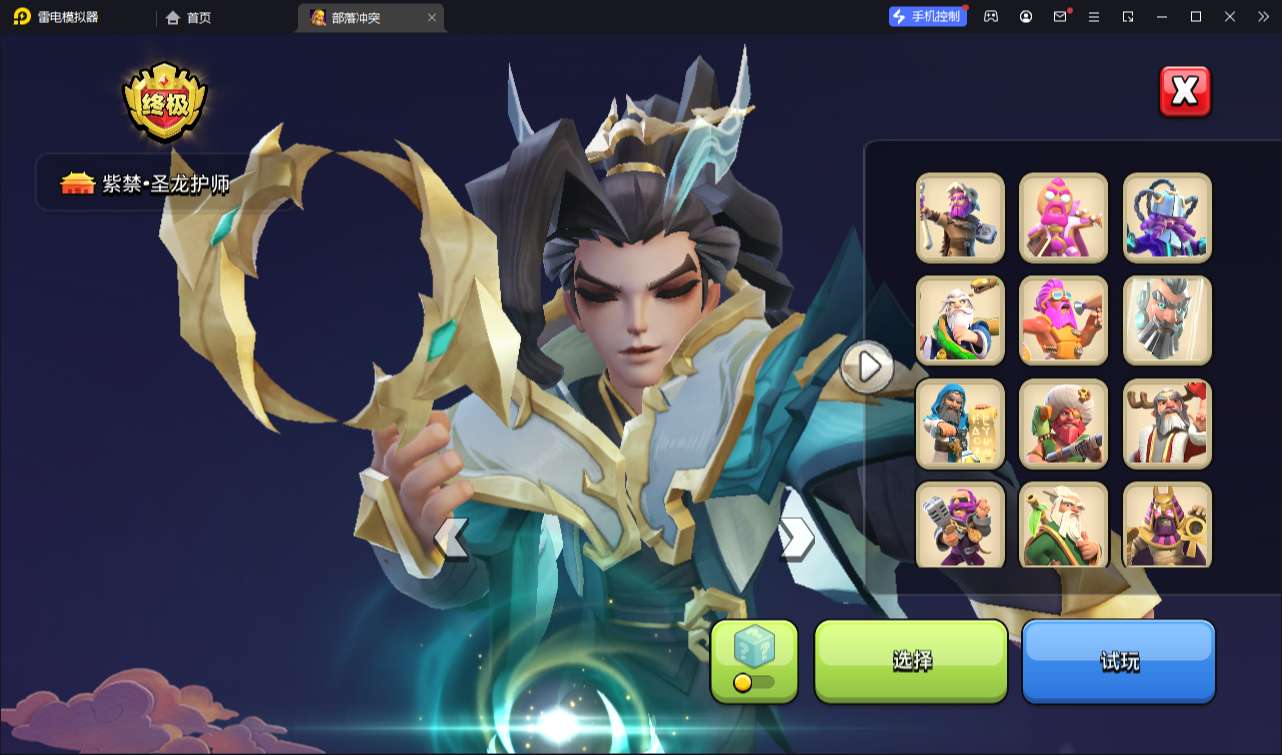The image size is (1282, 755).
Task: Select the purple-masked microphone warden skin
Action: (960, 526)
